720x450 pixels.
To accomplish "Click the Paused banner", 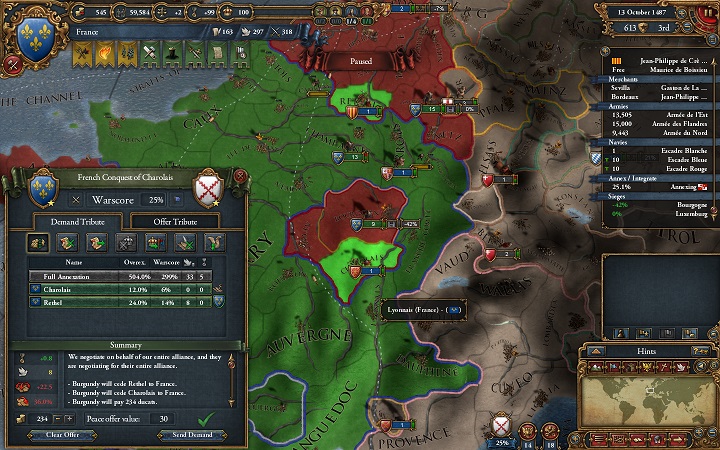I will pos(361,61).
